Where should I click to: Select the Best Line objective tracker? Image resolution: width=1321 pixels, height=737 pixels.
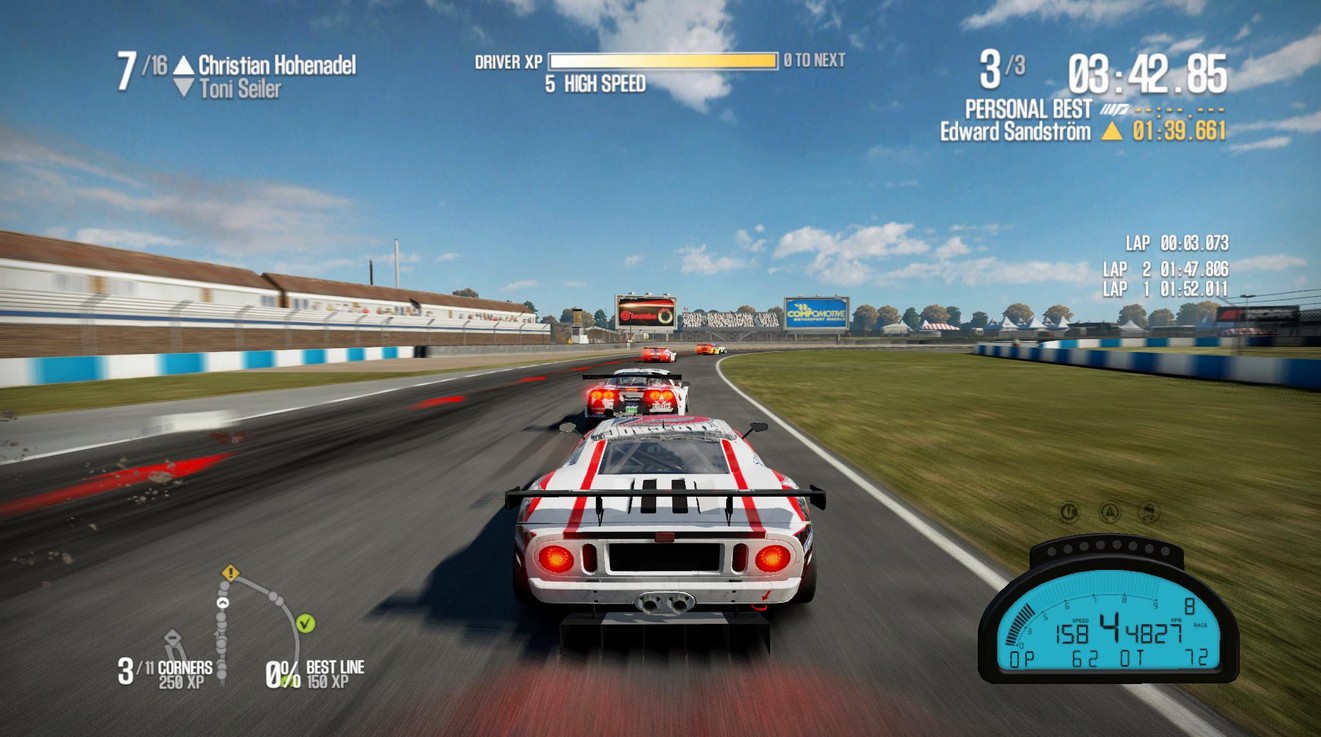(x=315, y=673)
